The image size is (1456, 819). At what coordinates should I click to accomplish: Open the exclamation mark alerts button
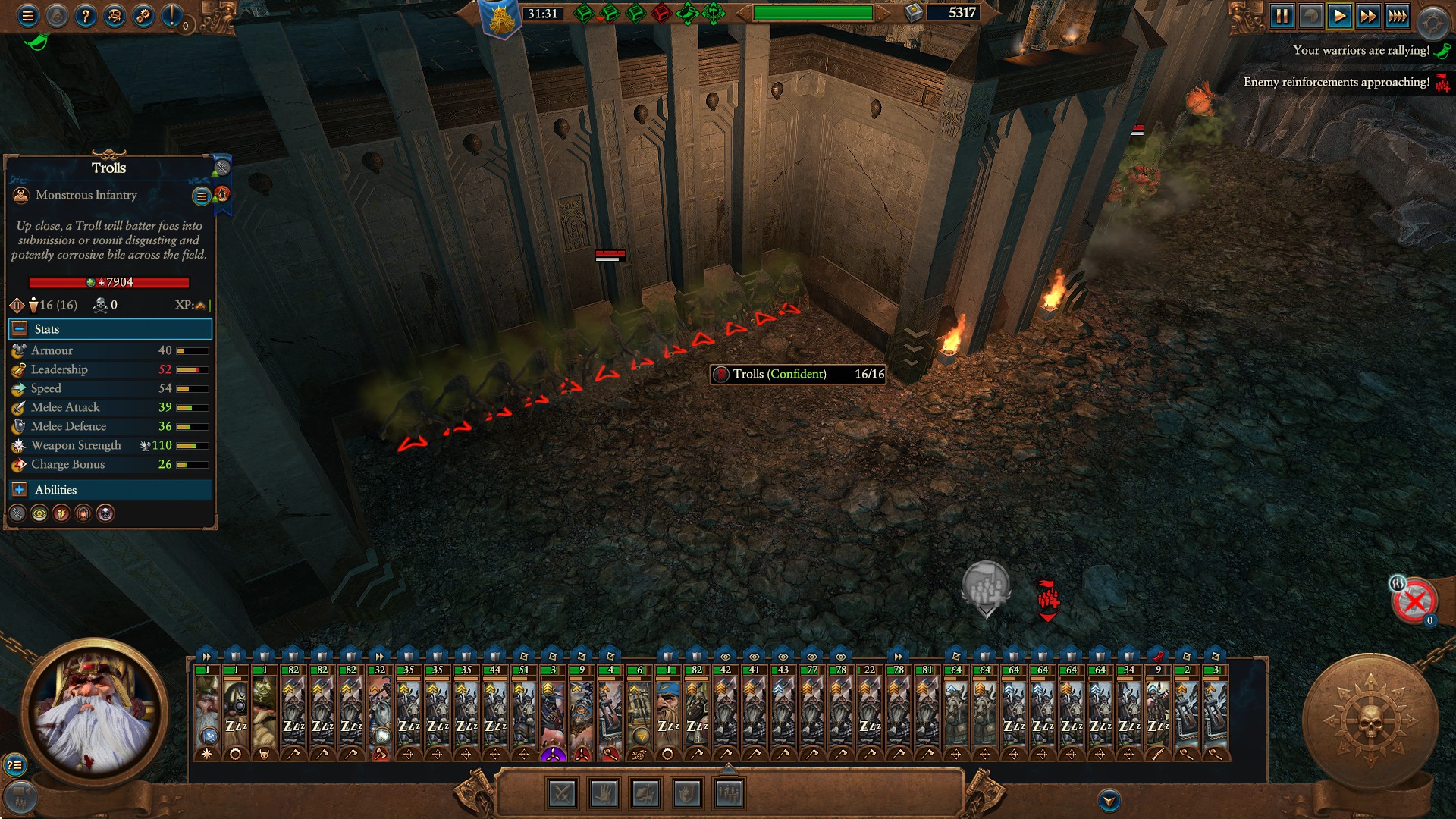tap(172, 15)
